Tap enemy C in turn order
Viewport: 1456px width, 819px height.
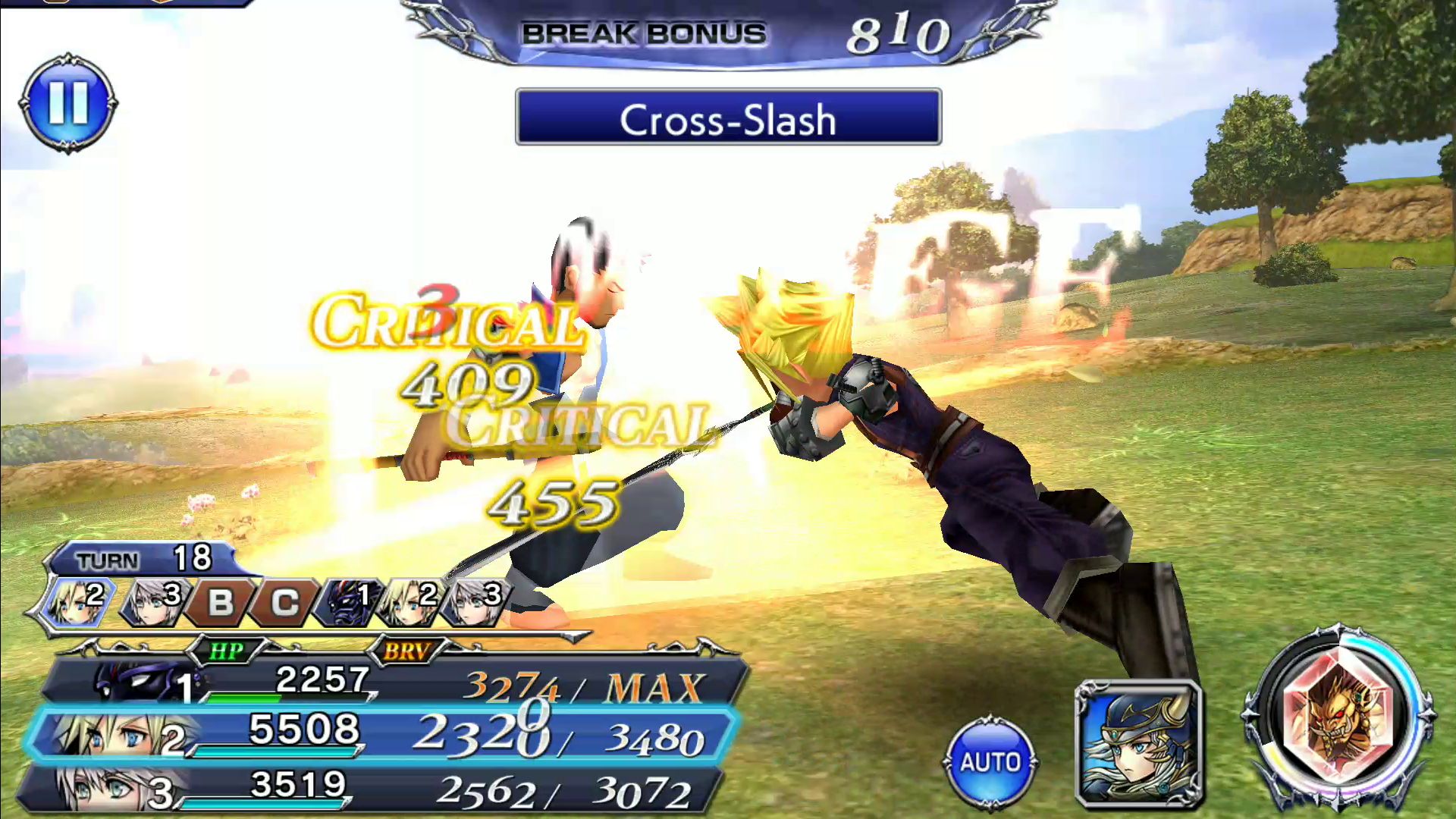tap(284, 603)
